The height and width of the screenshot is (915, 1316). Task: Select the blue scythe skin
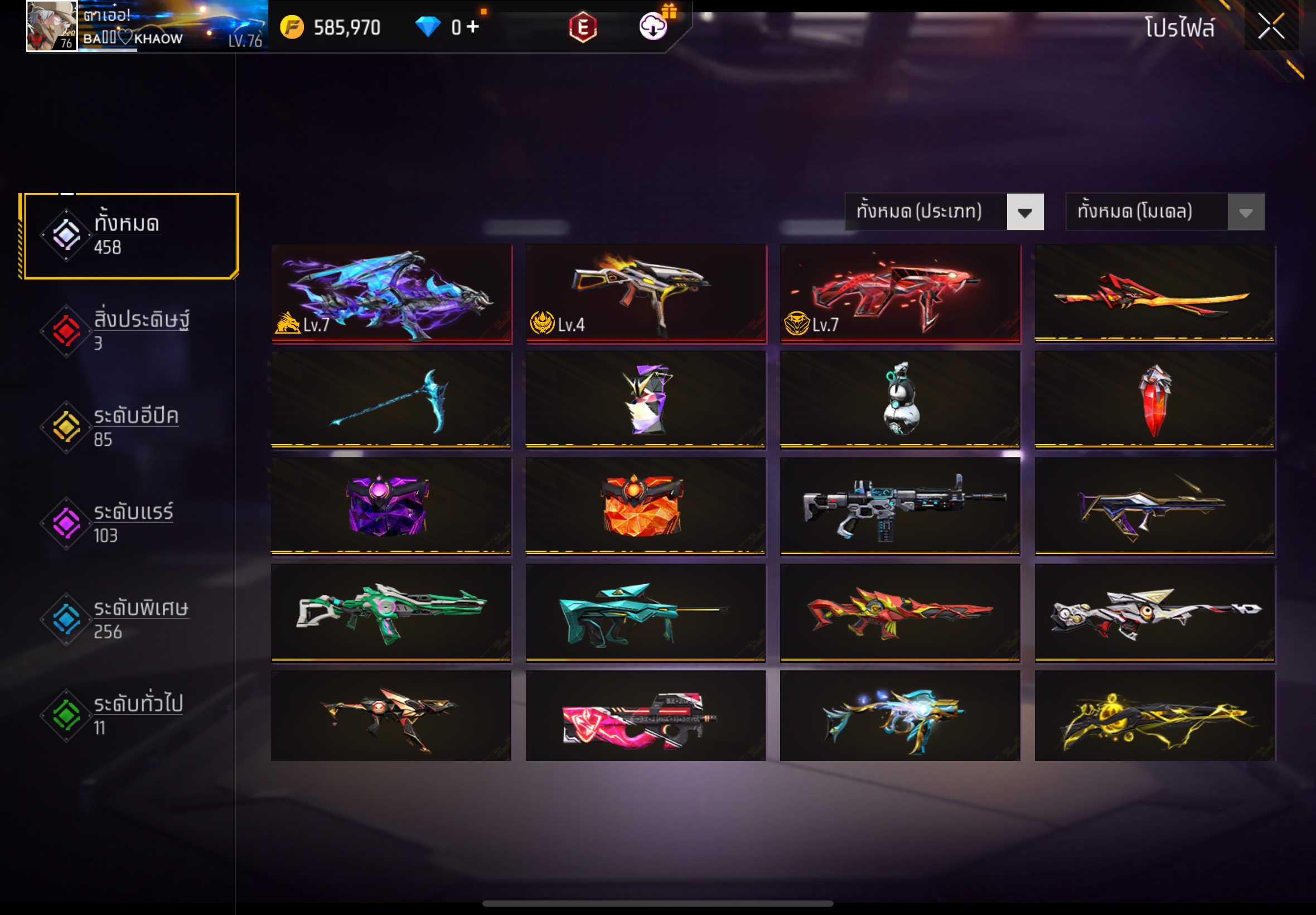pos(391,399)
